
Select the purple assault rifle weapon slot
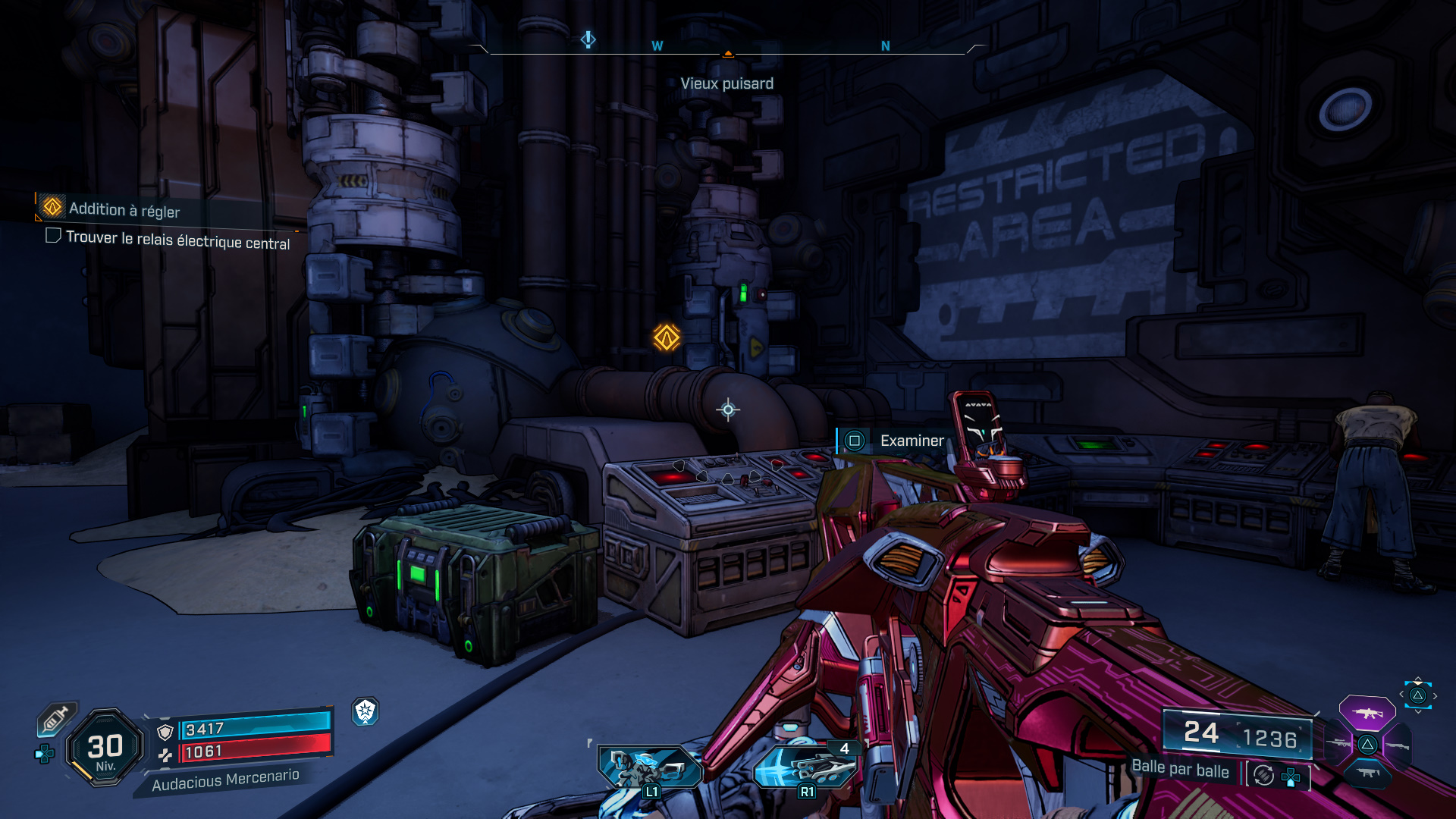click(x=1367, y=713)
